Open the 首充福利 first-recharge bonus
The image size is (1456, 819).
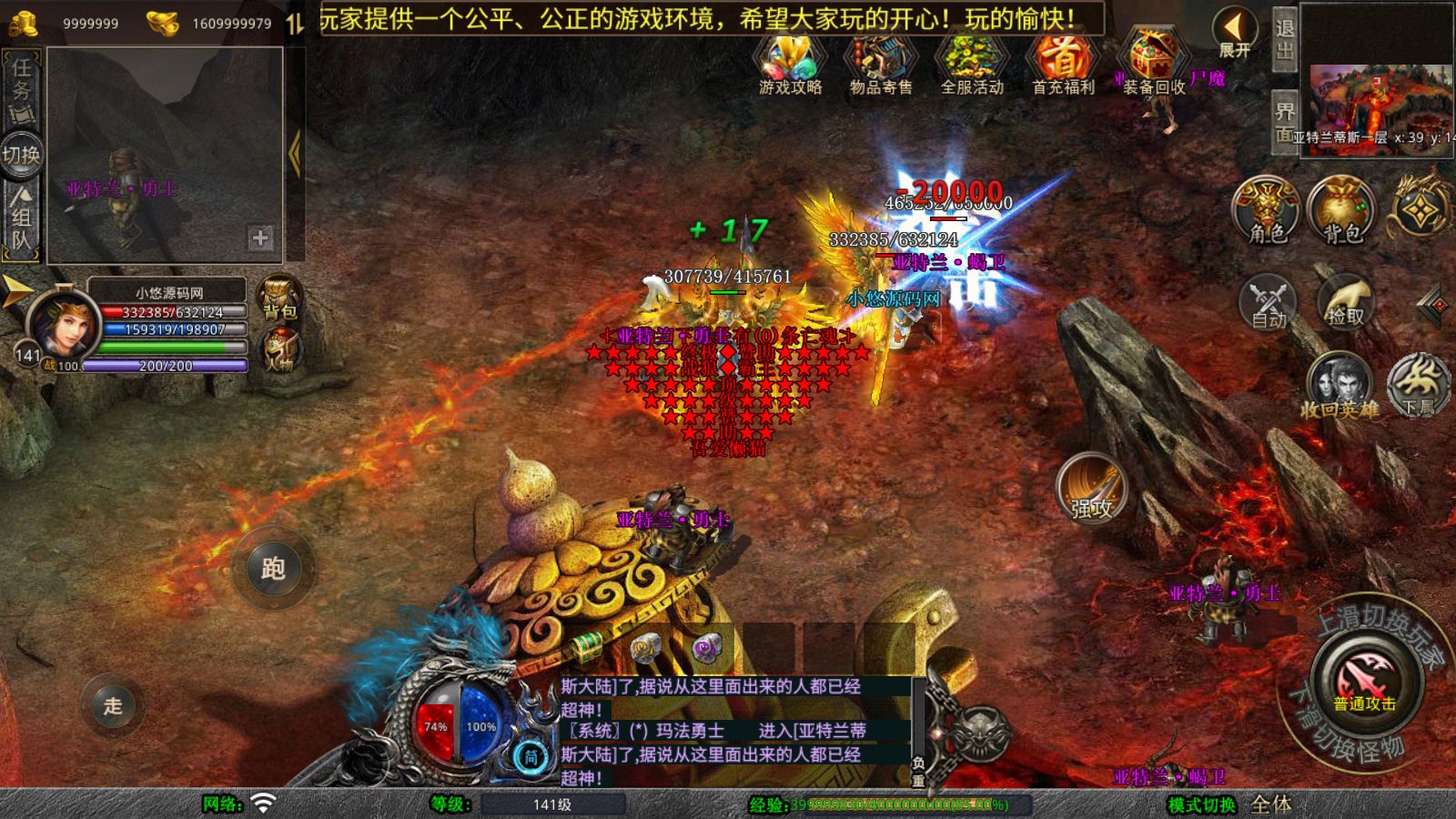pos(1062,62)
